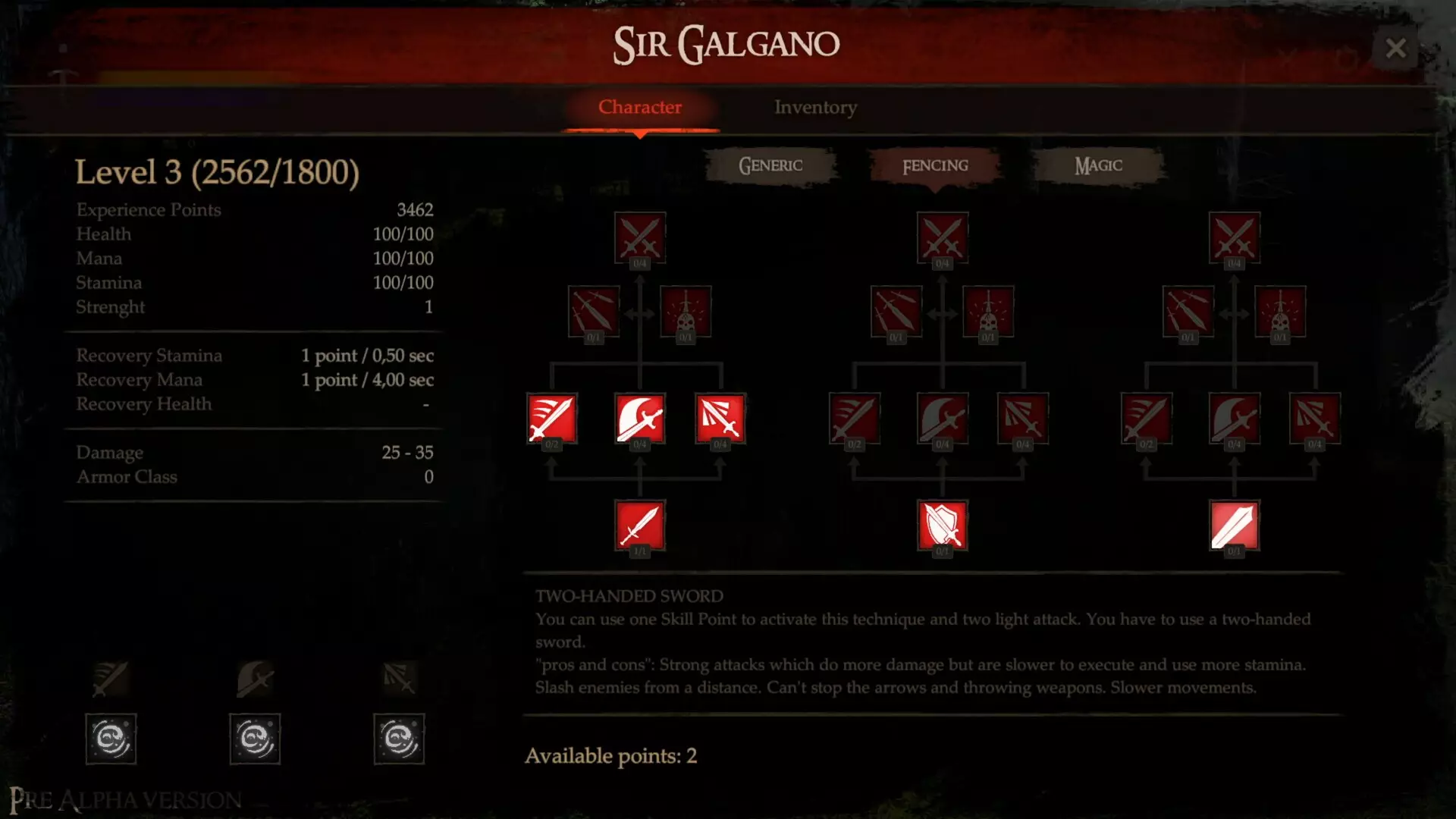Viewport: 1456px width, 819px height.
Task: Open the Generic skill category
Action: point(770,165)
